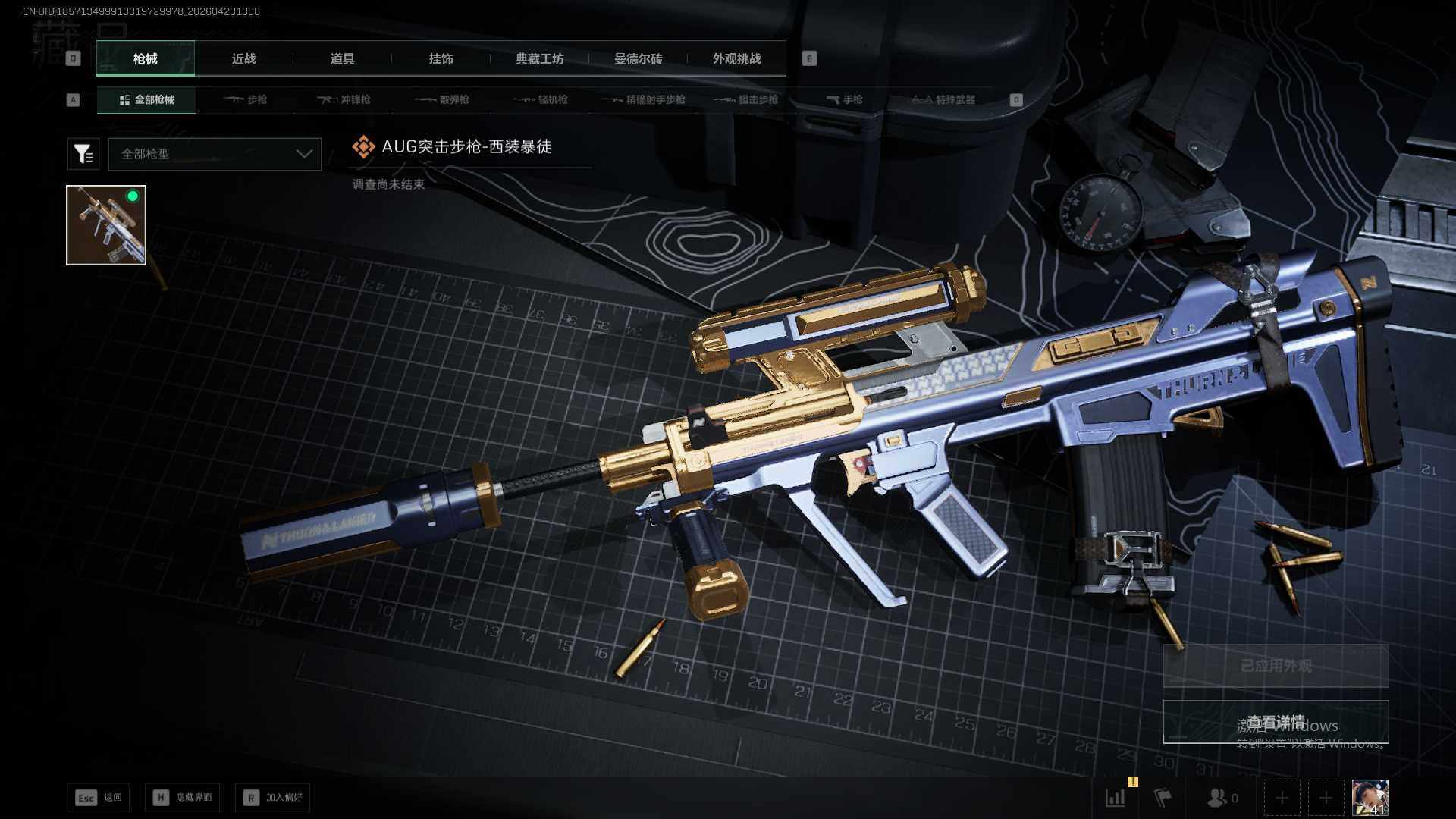The height and width of the screenshot is (819, 1456).
Task: Switch to the 挂饰 (Charms) tab
Action: pos(441,58)
